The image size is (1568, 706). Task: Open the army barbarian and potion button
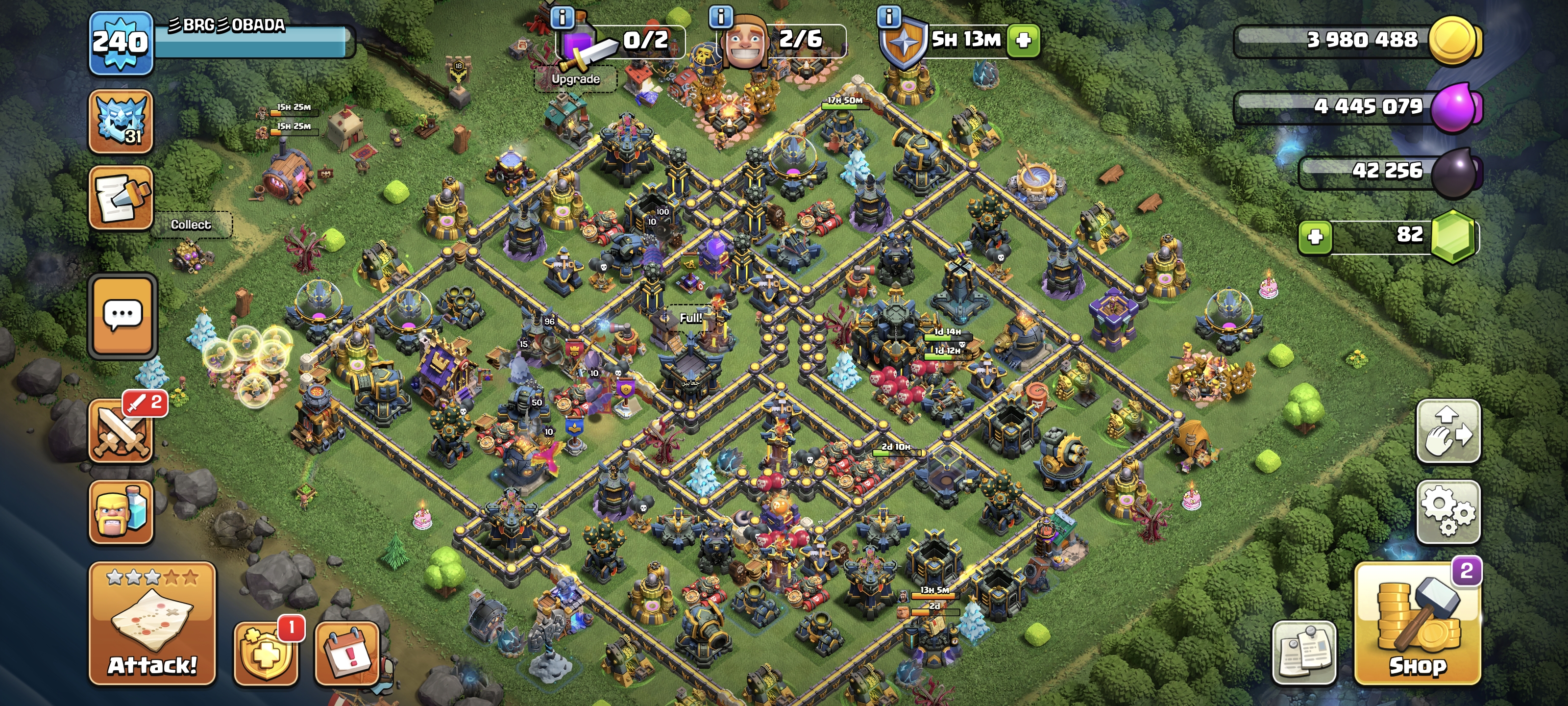click(x=121, y=512)
